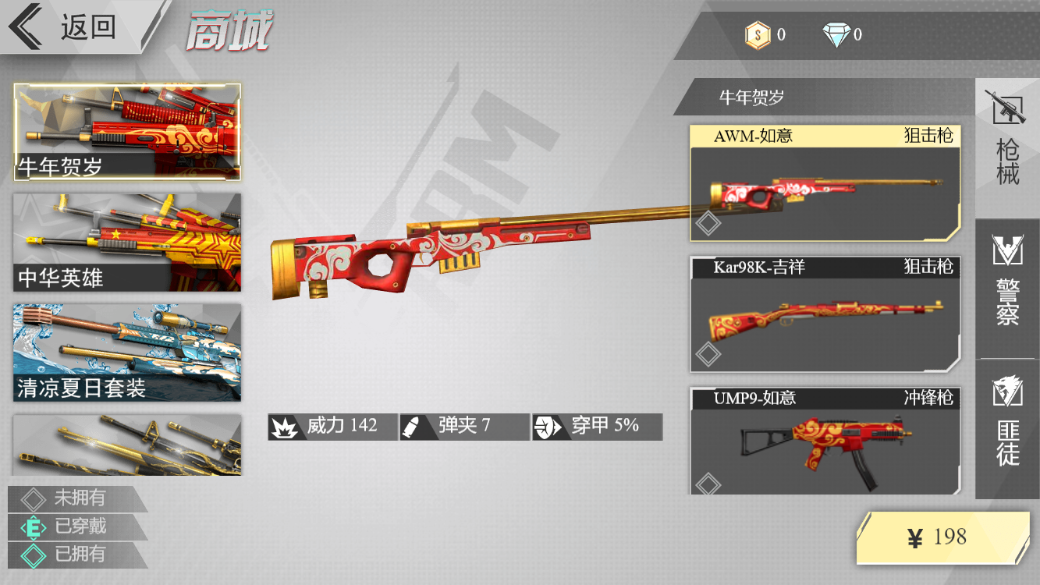Screen dimensions: 1040x585
Task: Buy the item for ¥198
Action: pyautogui.click(x=943, y=538)
